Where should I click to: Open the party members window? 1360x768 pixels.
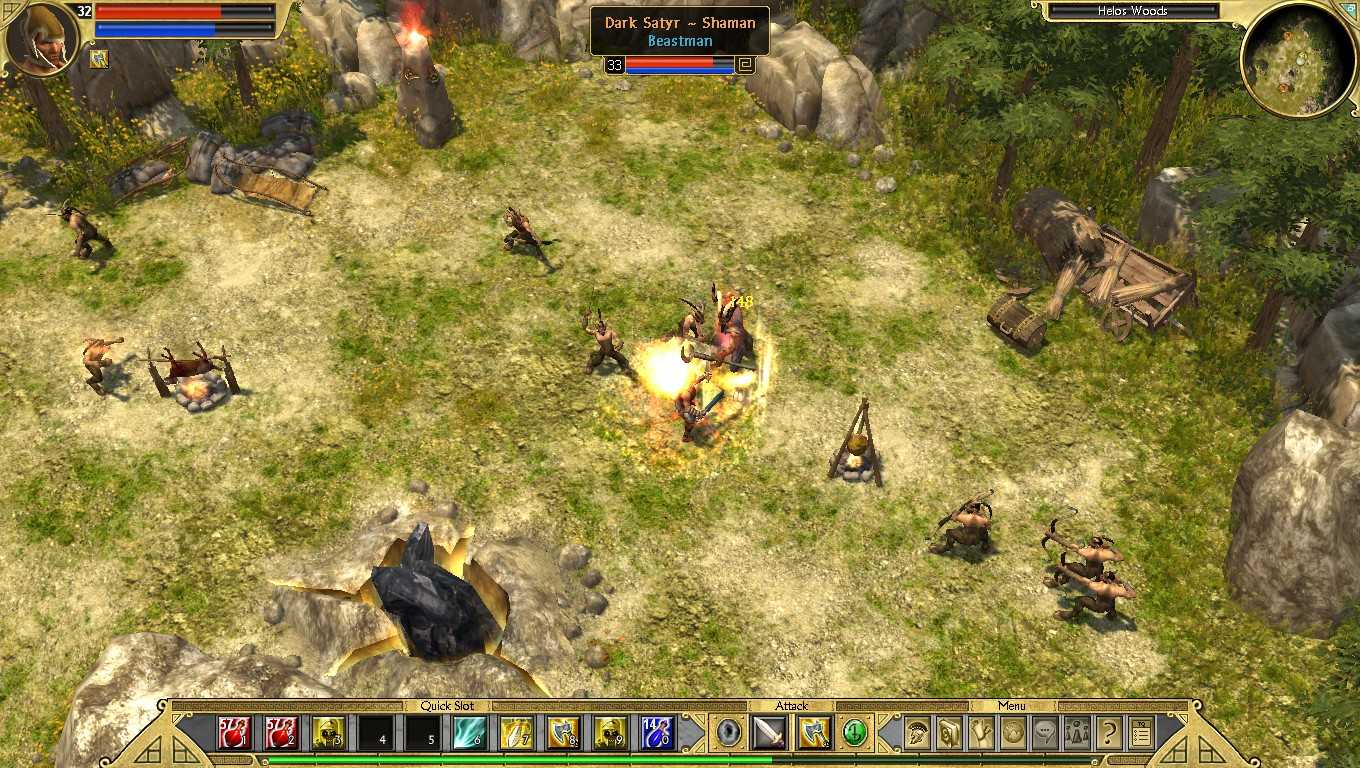(1077, 733)
